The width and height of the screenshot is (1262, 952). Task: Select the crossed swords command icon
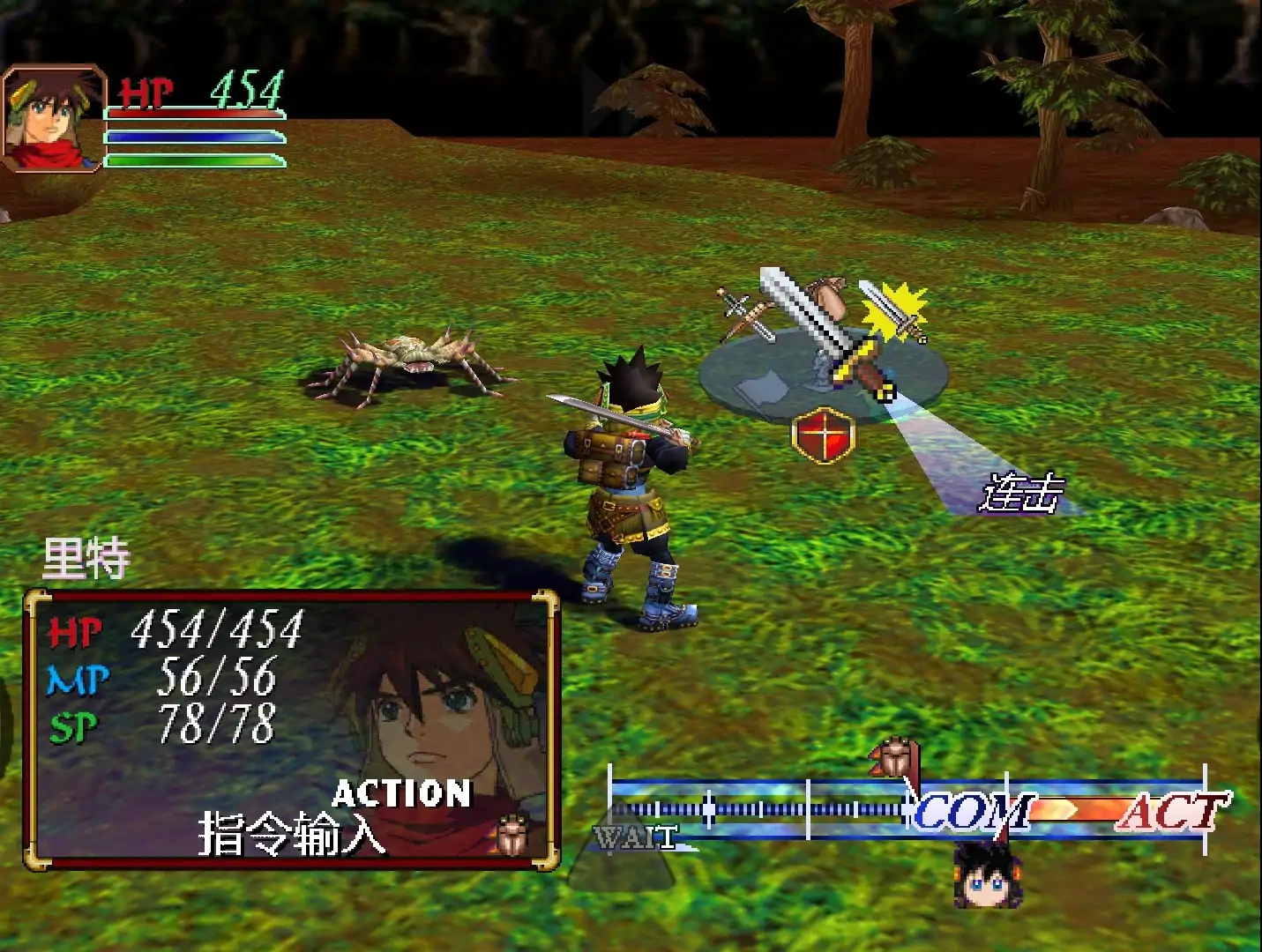coord(743,315)
